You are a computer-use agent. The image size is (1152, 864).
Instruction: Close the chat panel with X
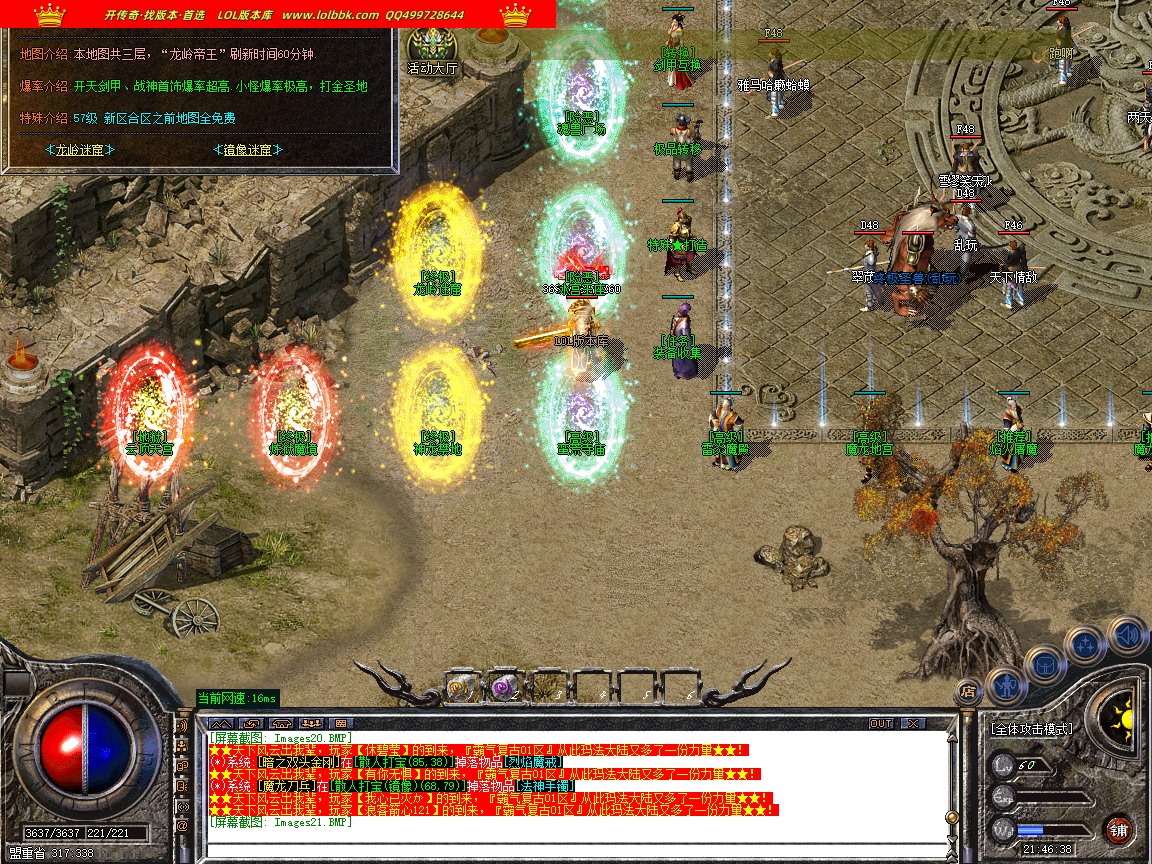coord(912,723)
